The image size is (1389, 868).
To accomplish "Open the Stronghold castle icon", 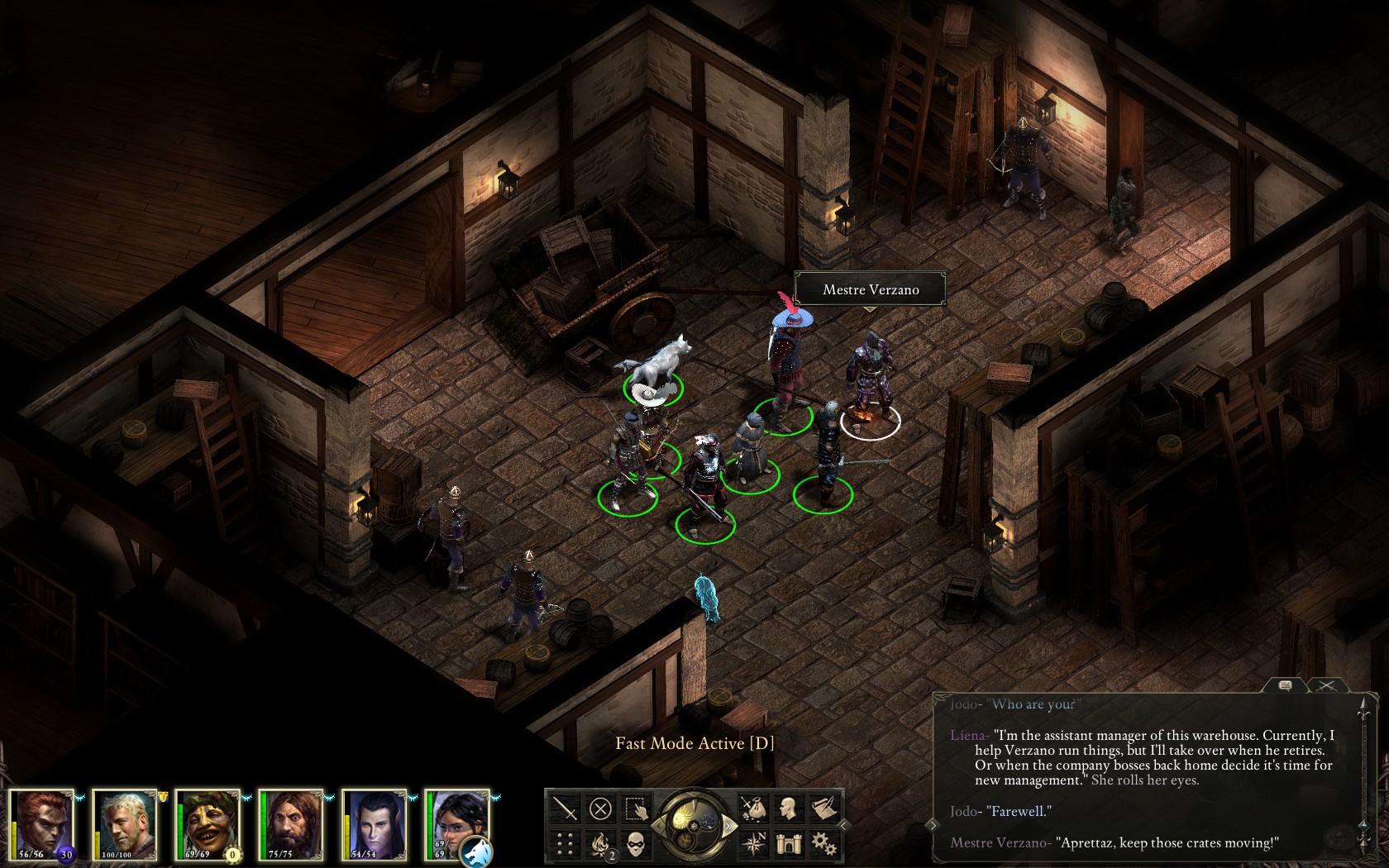I will pyautogui.click(x=788, y=843).
